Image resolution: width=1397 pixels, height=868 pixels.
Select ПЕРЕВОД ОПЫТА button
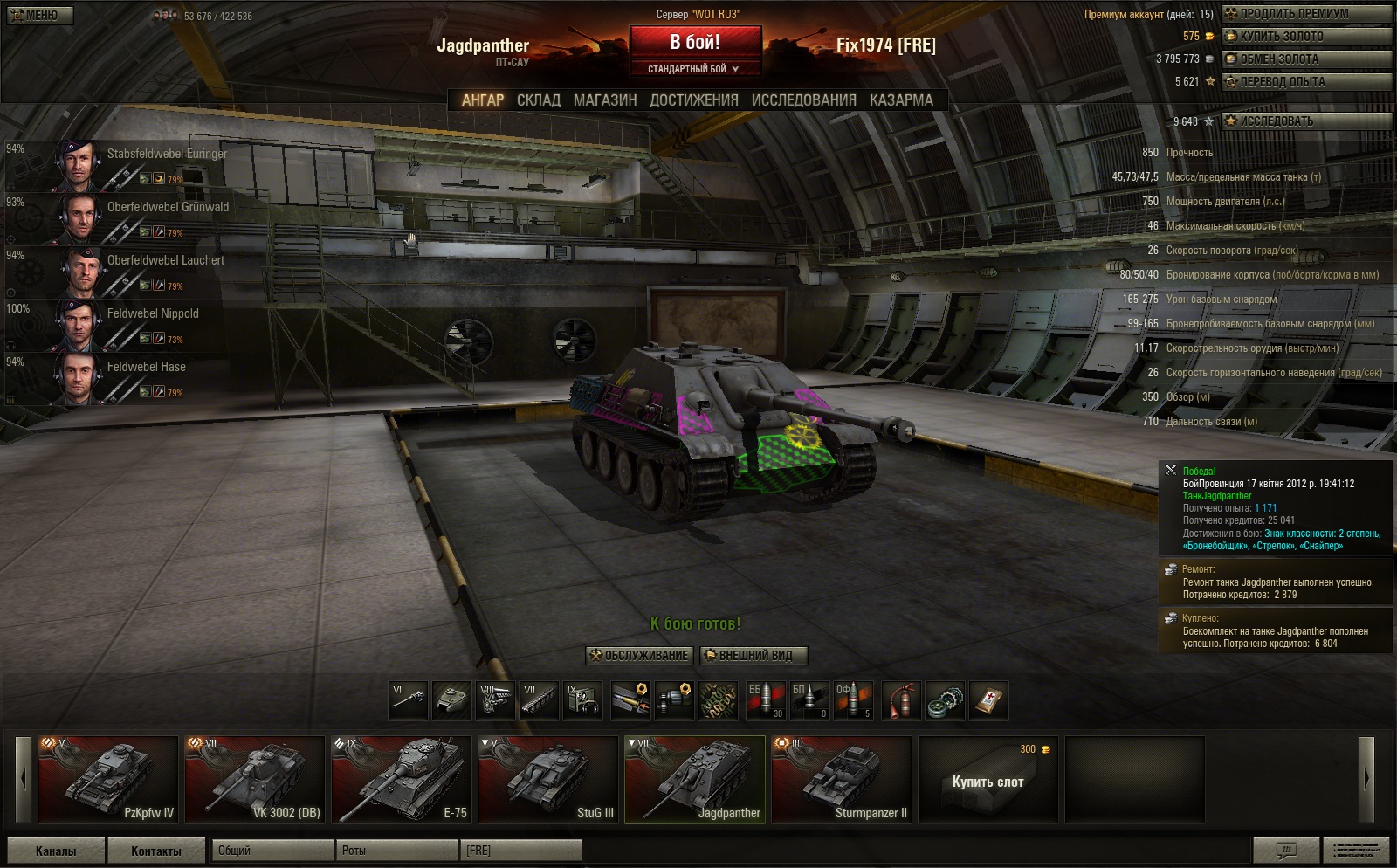1306,82
